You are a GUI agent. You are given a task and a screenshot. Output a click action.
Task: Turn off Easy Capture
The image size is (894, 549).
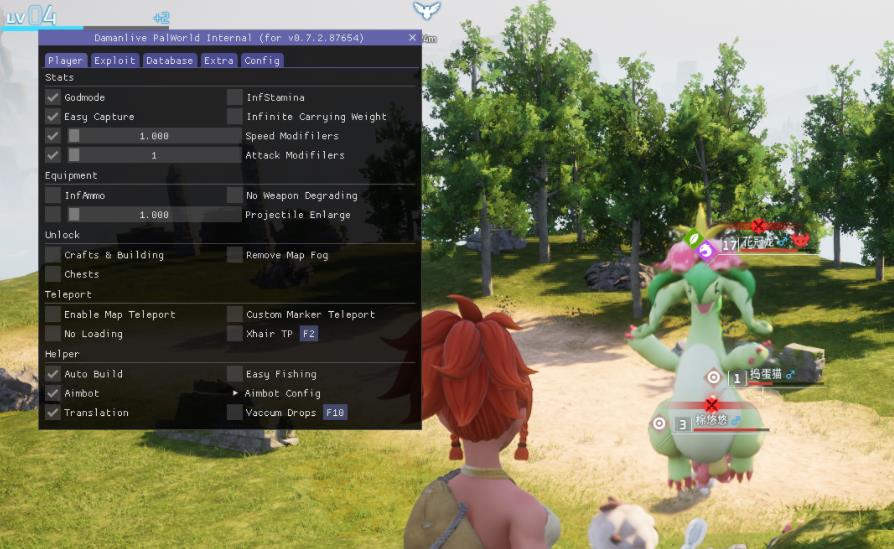[53, 117]
